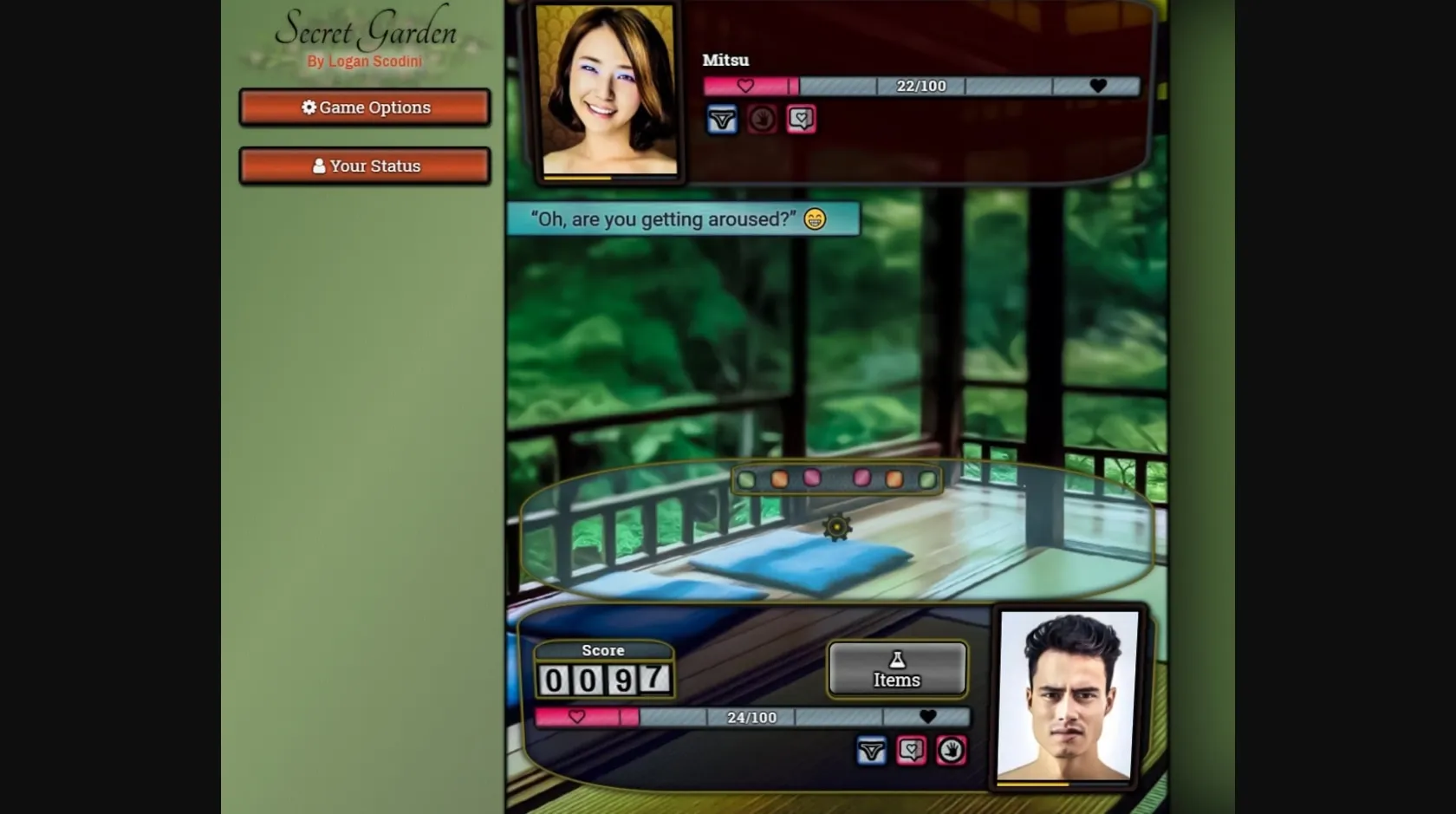Click the gear icon on Game Options
This screenshot has width=1456, height=814.
[x=309, y=107]
